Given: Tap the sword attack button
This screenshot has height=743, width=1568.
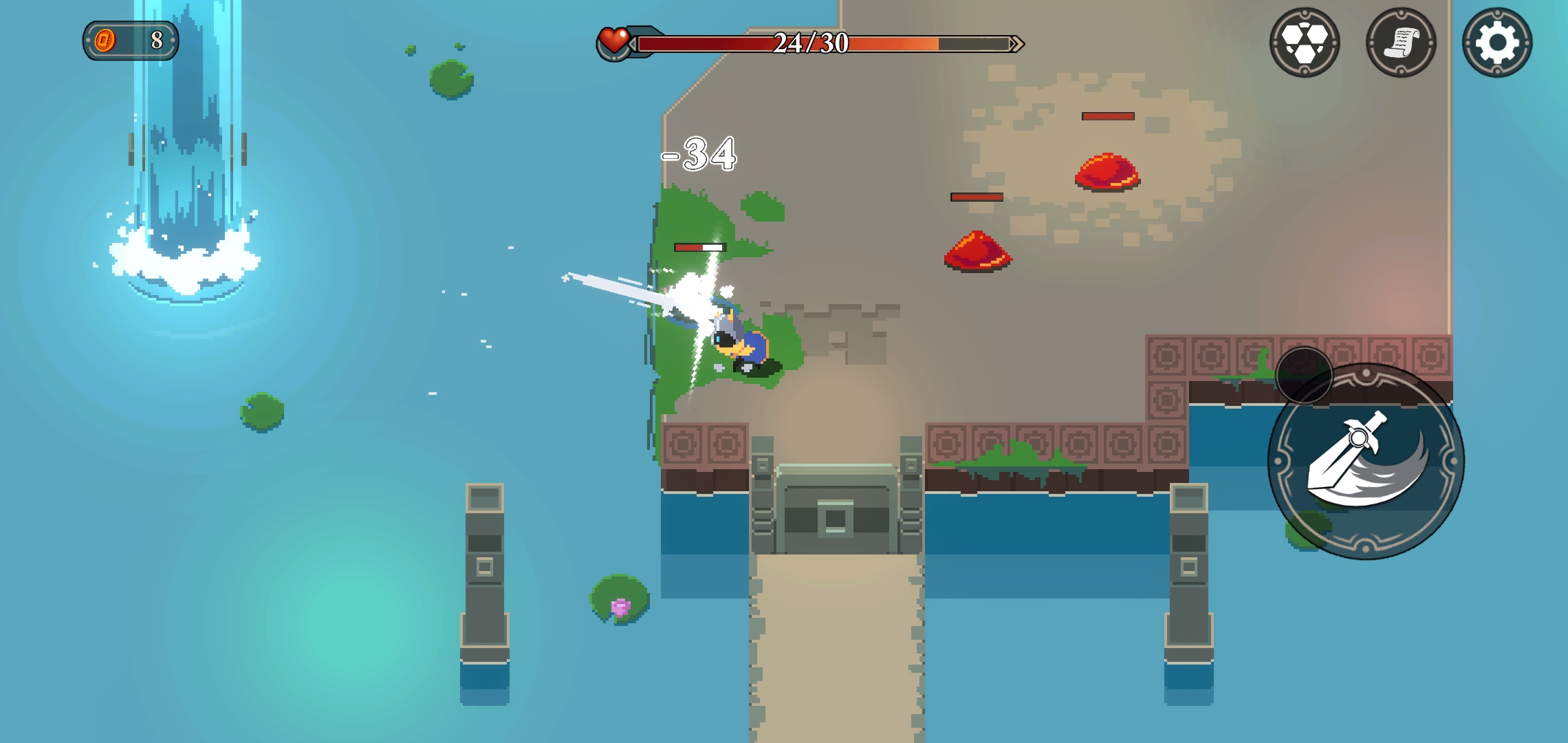Looking at the screenshot, I should [1366, 461].
